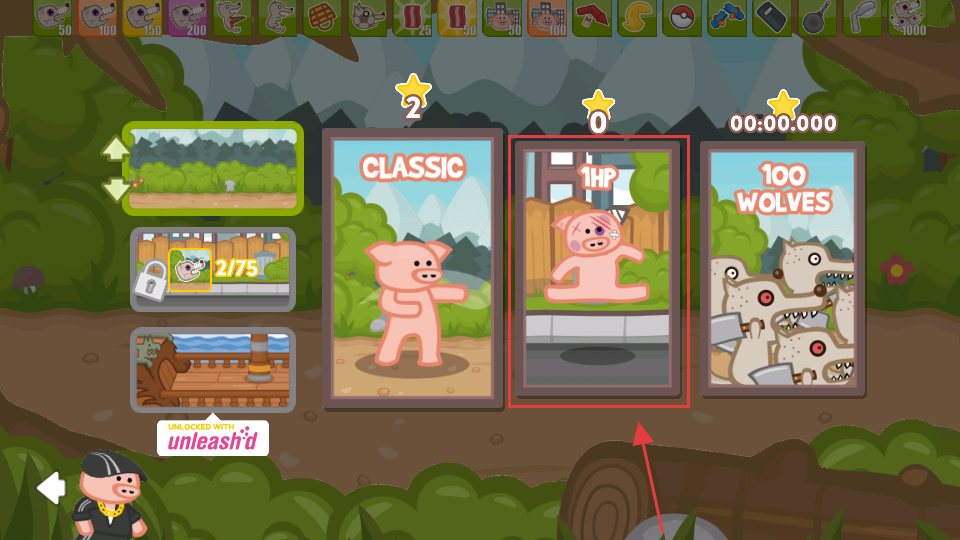This screenshot has height=540, width=960.
Task: Pick the pirate ship deck level
Action: (x=213, y=369)
